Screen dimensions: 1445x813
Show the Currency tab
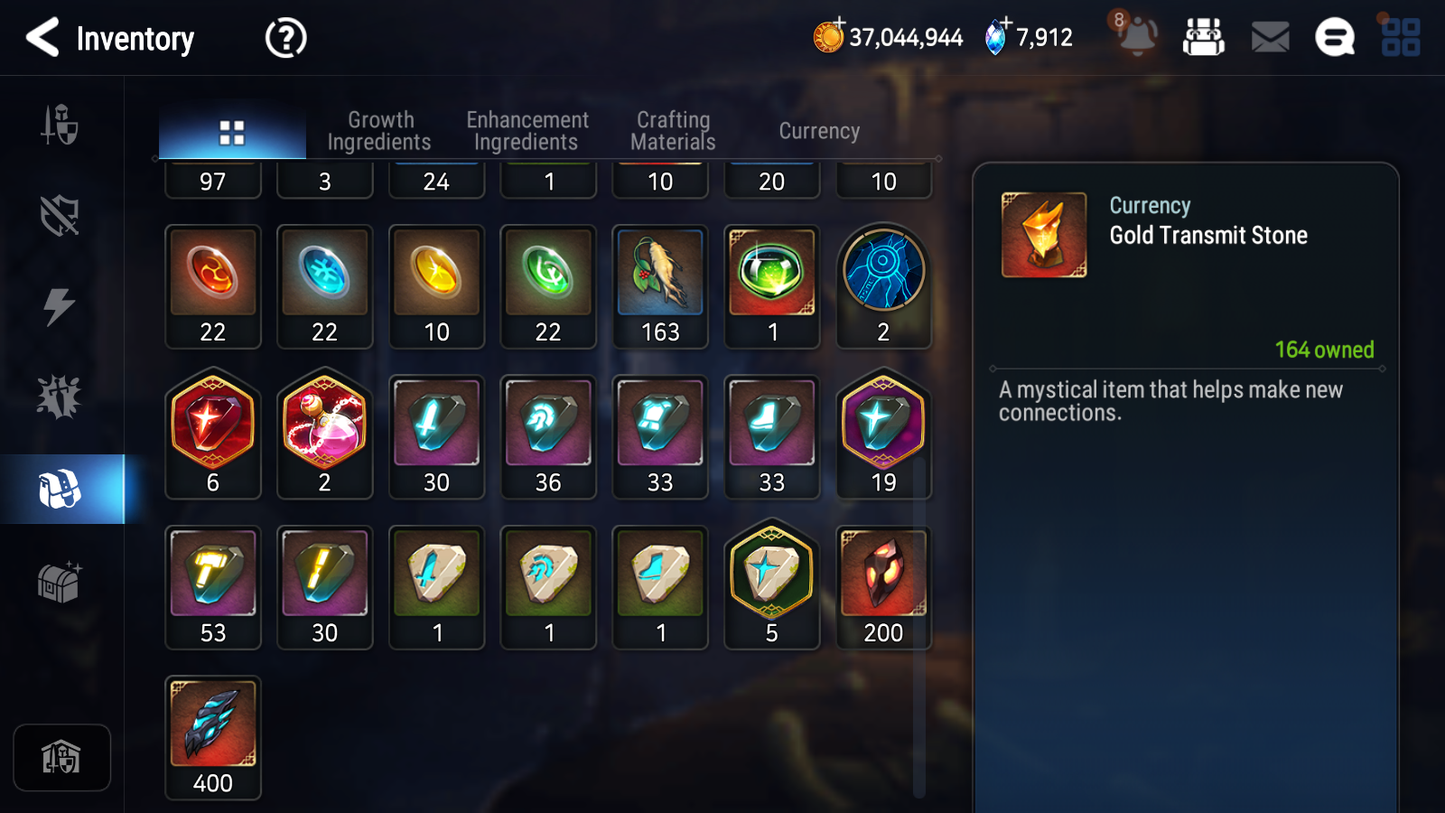pyautogui.click(x=819, y=131)
